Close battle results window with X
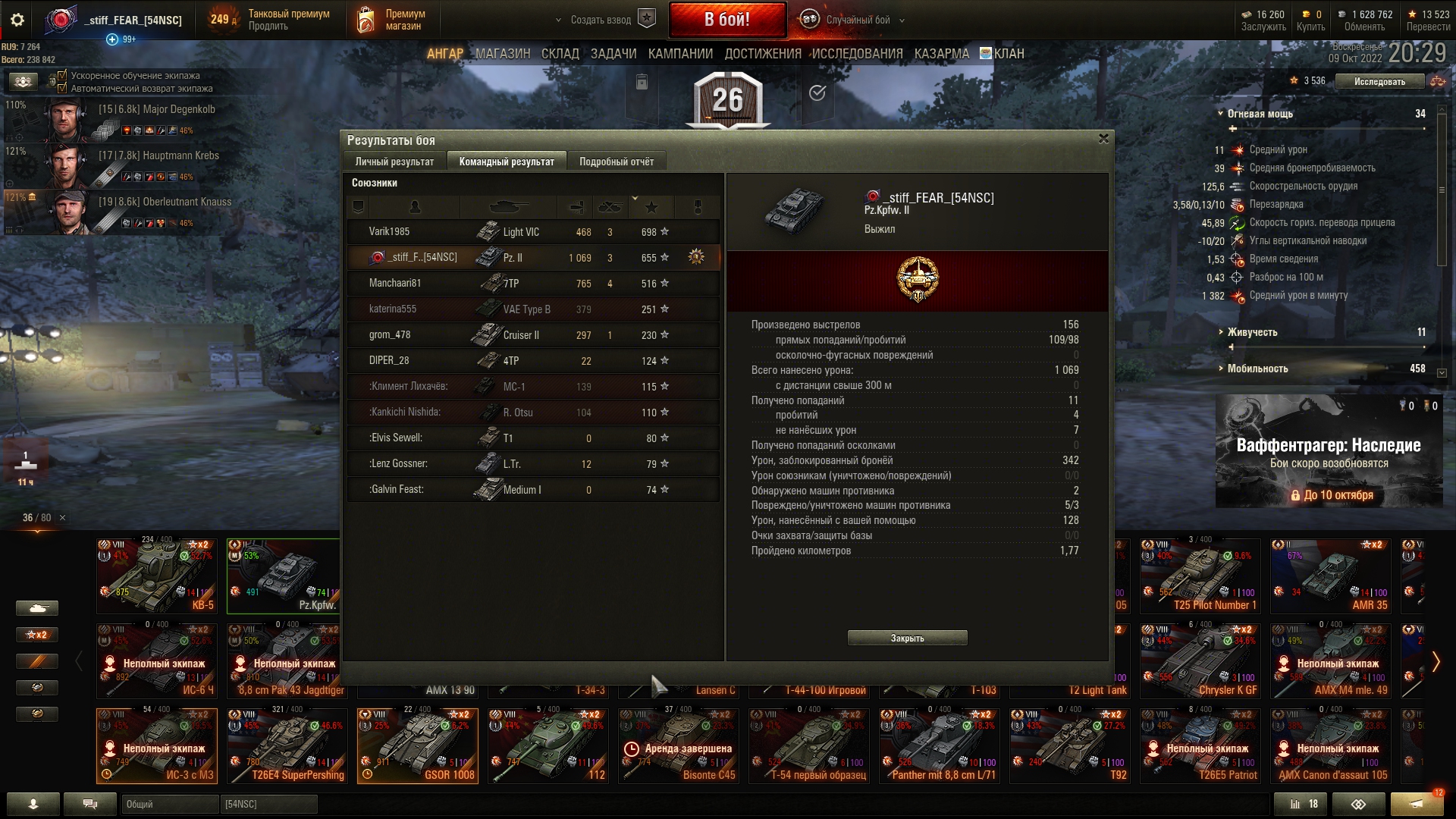This screenshot has height=819, width=1456. click(x=1103, y=139)
